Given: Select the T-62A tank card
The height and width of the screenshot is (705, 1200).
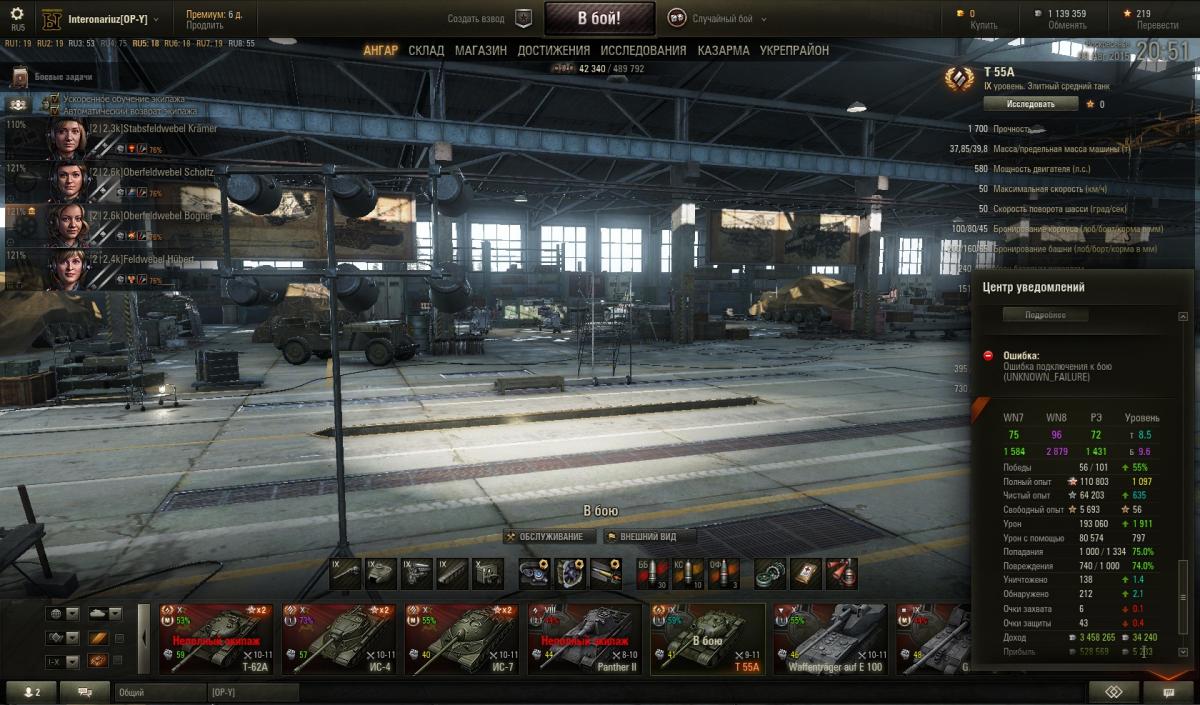Looking at the screenshot, I should [214, 638].
